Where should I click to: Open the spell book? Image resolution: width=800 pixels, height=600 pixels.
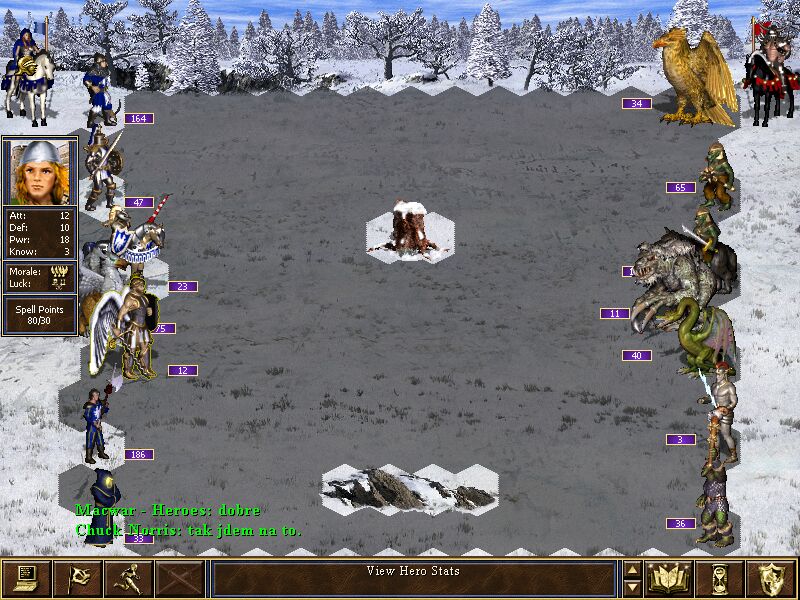pyautogui.click(x=670, y=578)
